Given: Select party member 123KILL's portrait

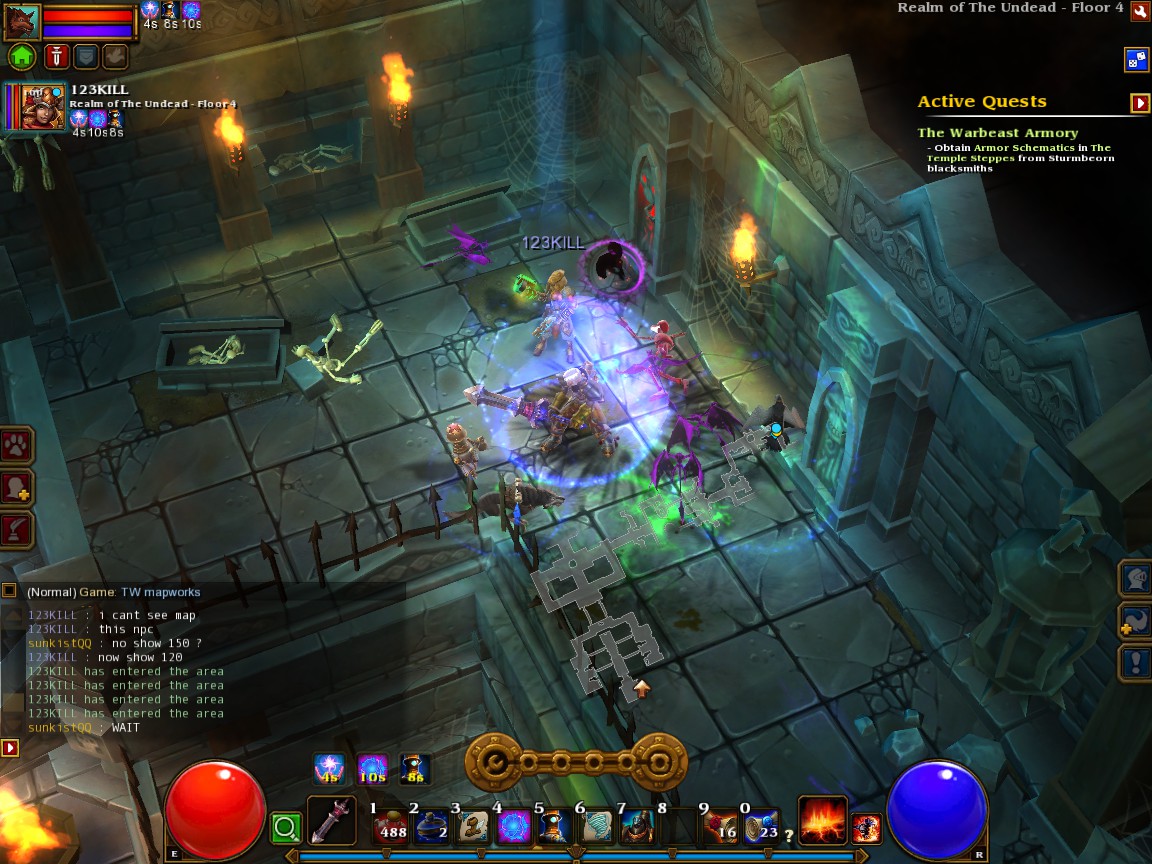Looking at the screenshot, I should point(35,107).
